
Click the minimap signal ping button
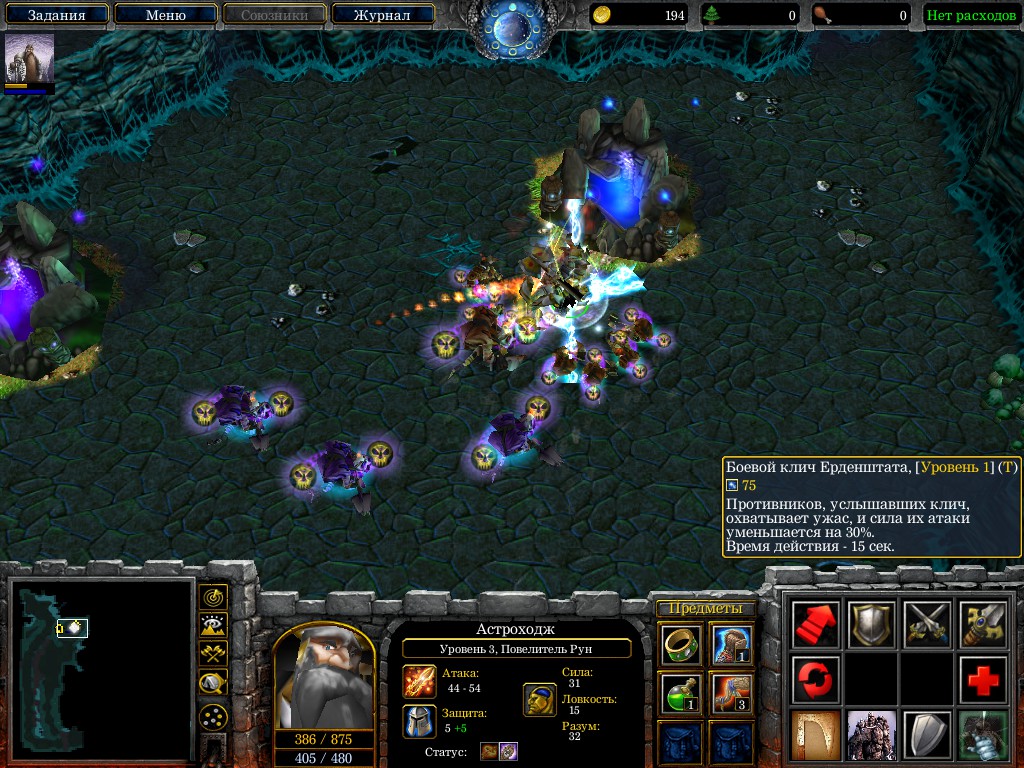[x=213, y=597]
